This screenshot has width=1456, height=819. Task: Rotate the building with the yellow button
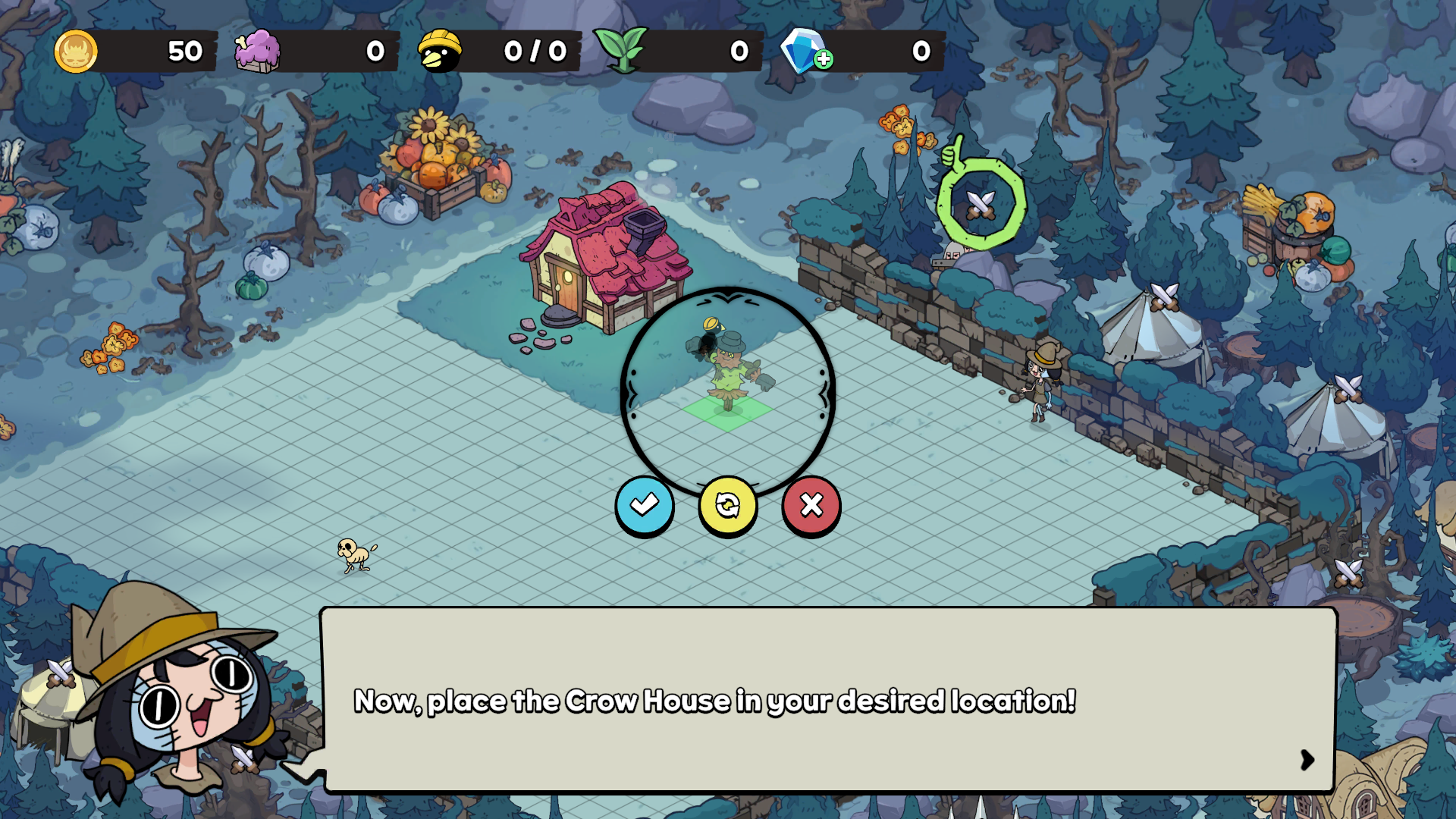coord(727,505)
